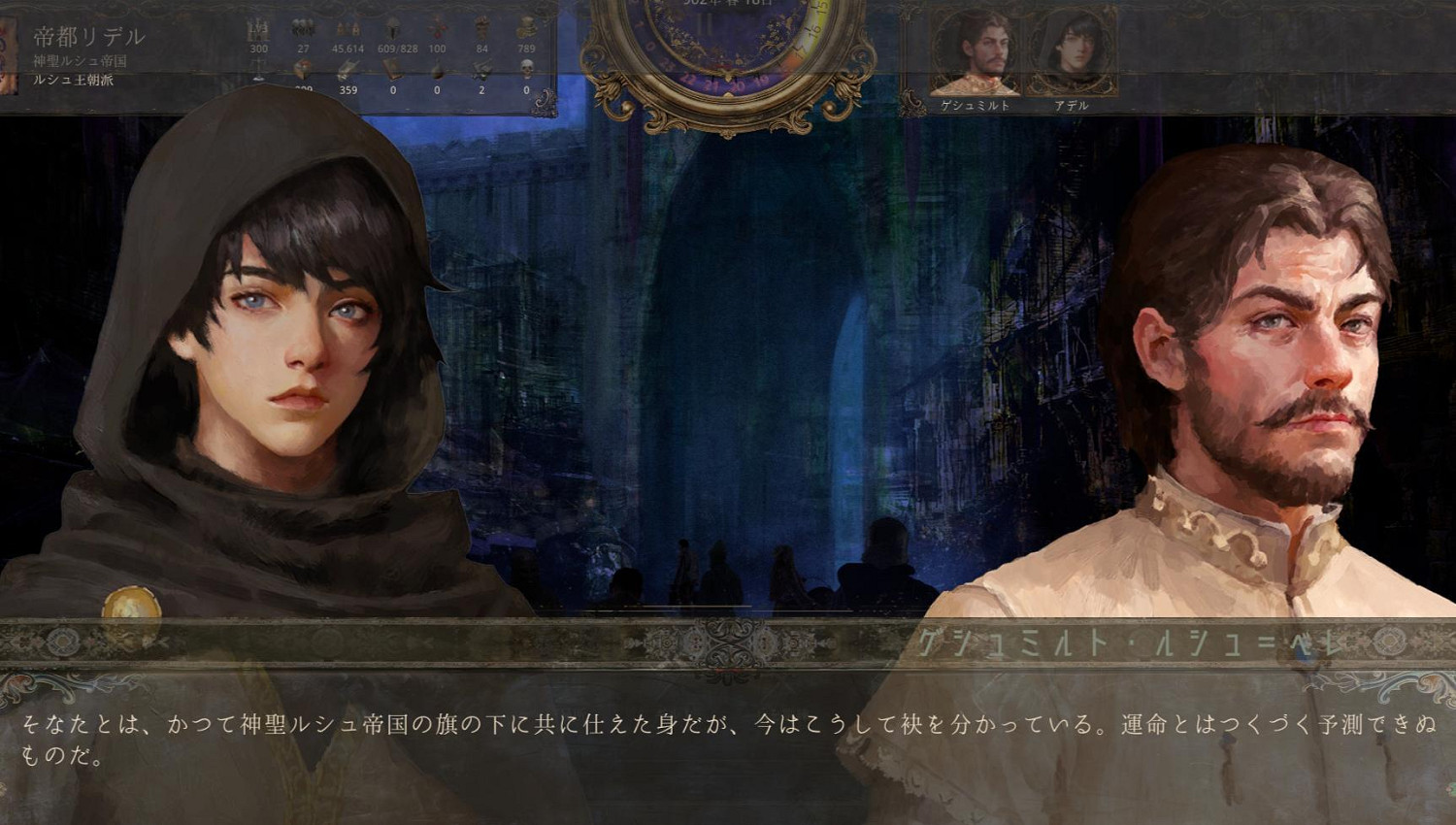
Task: Click the red cross icon showing 100
Action: coord(436,26)
